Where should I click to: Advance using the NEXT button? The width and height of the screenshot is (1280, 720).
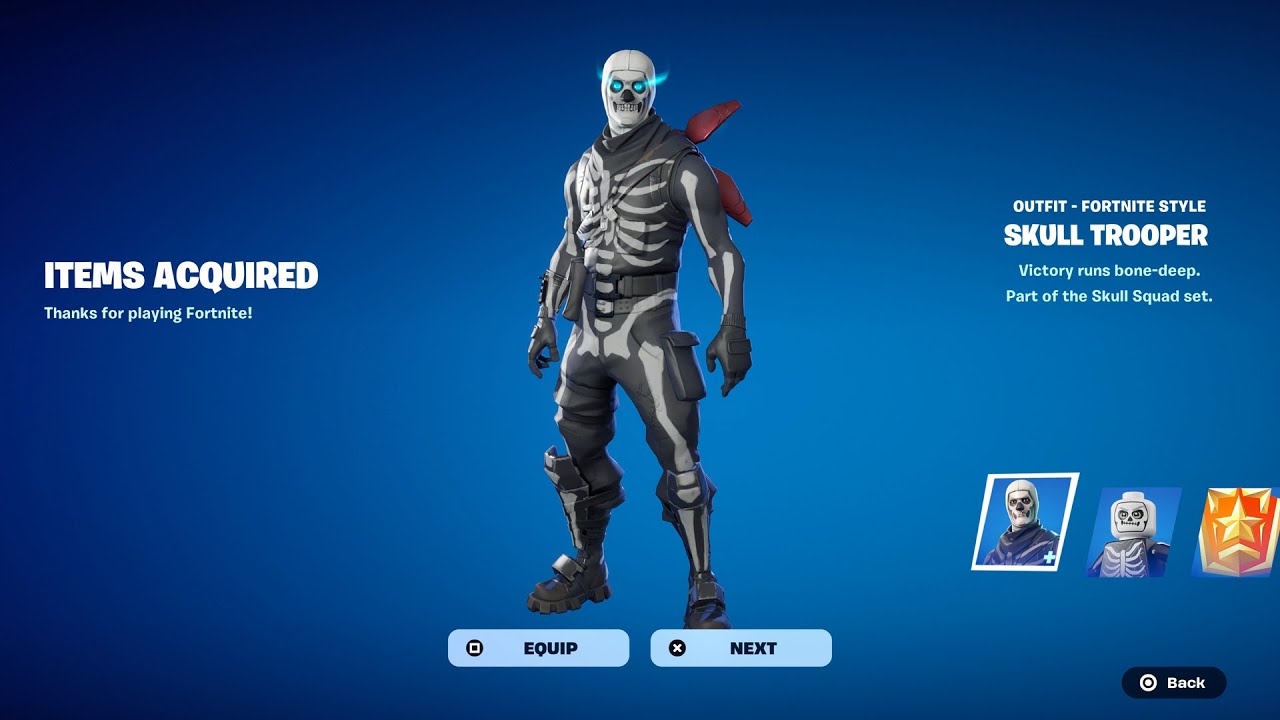pyautogui.click(x=740, y=647)
